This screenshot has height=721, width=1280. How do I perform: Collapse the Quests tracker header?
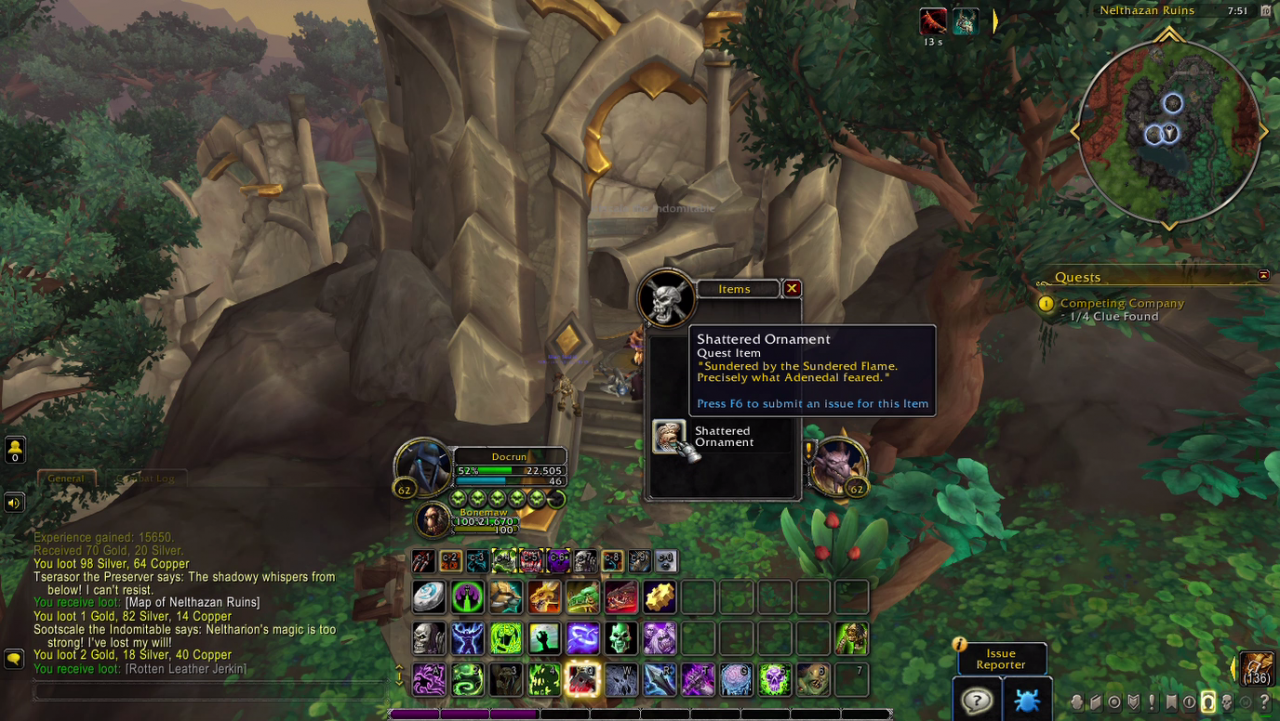1263,276
